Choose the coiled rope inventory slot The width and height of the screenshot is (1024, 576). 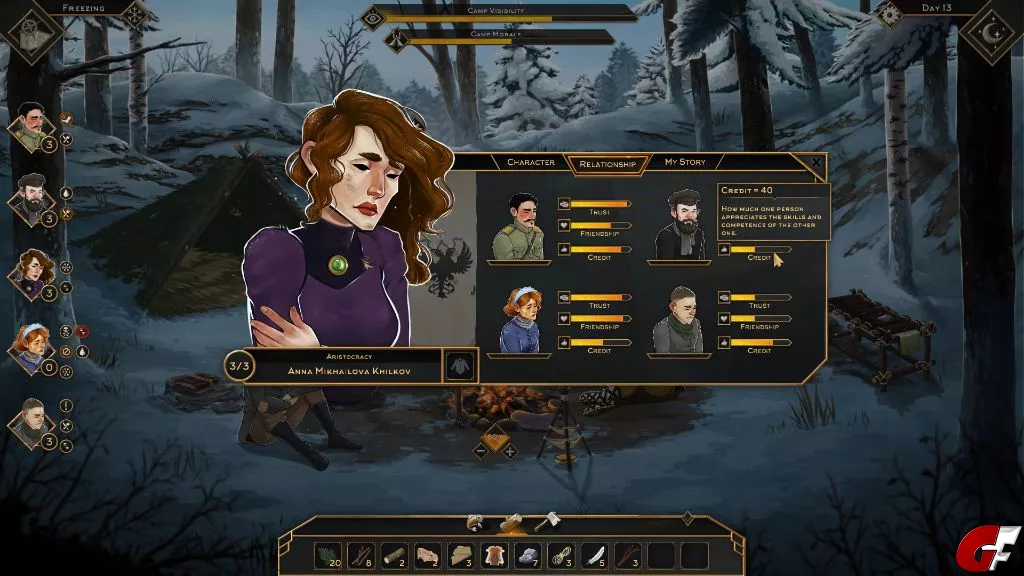[560, 555]
